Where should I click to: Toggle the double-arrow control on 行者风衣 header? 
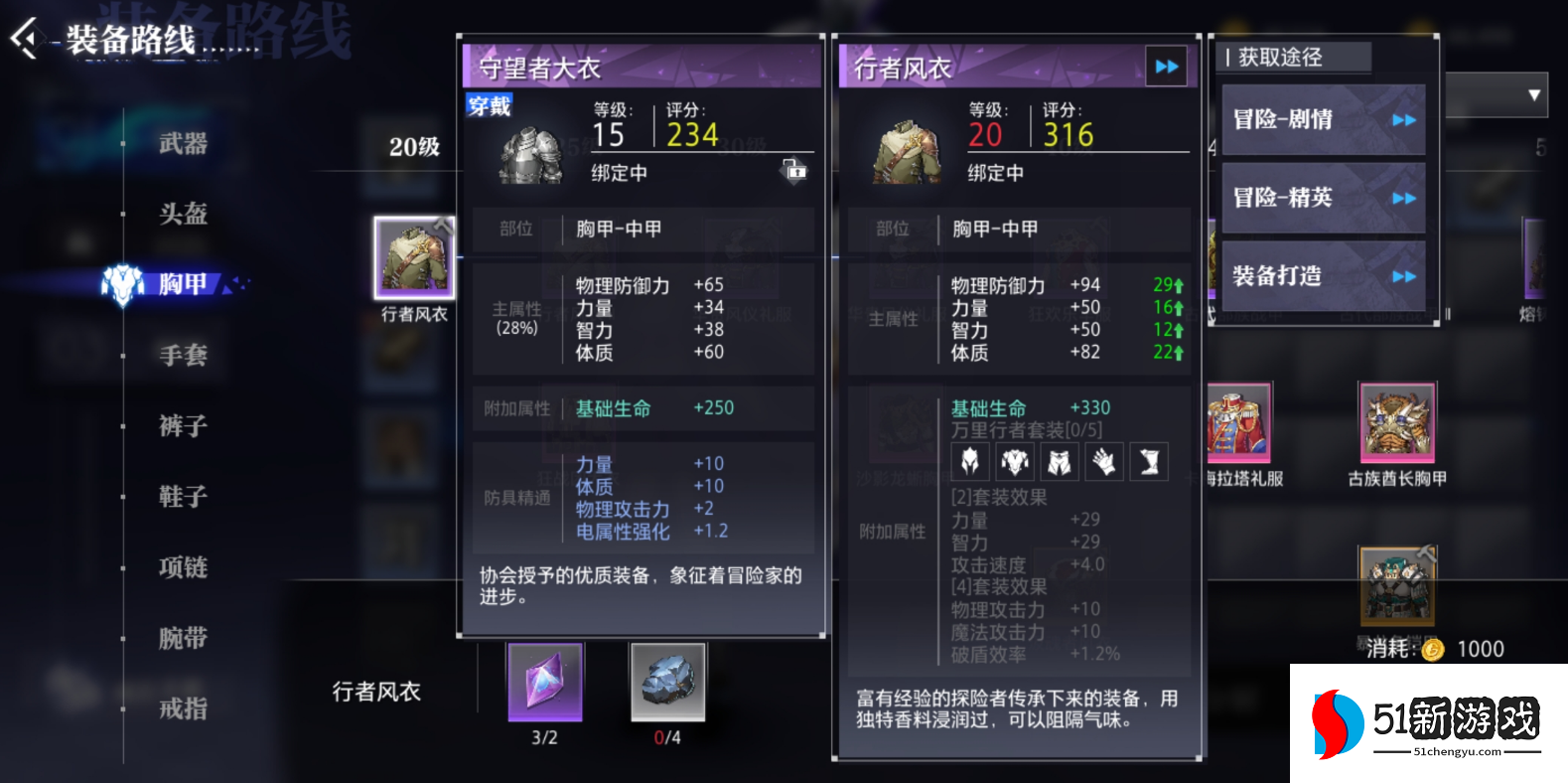(1166, 67)
